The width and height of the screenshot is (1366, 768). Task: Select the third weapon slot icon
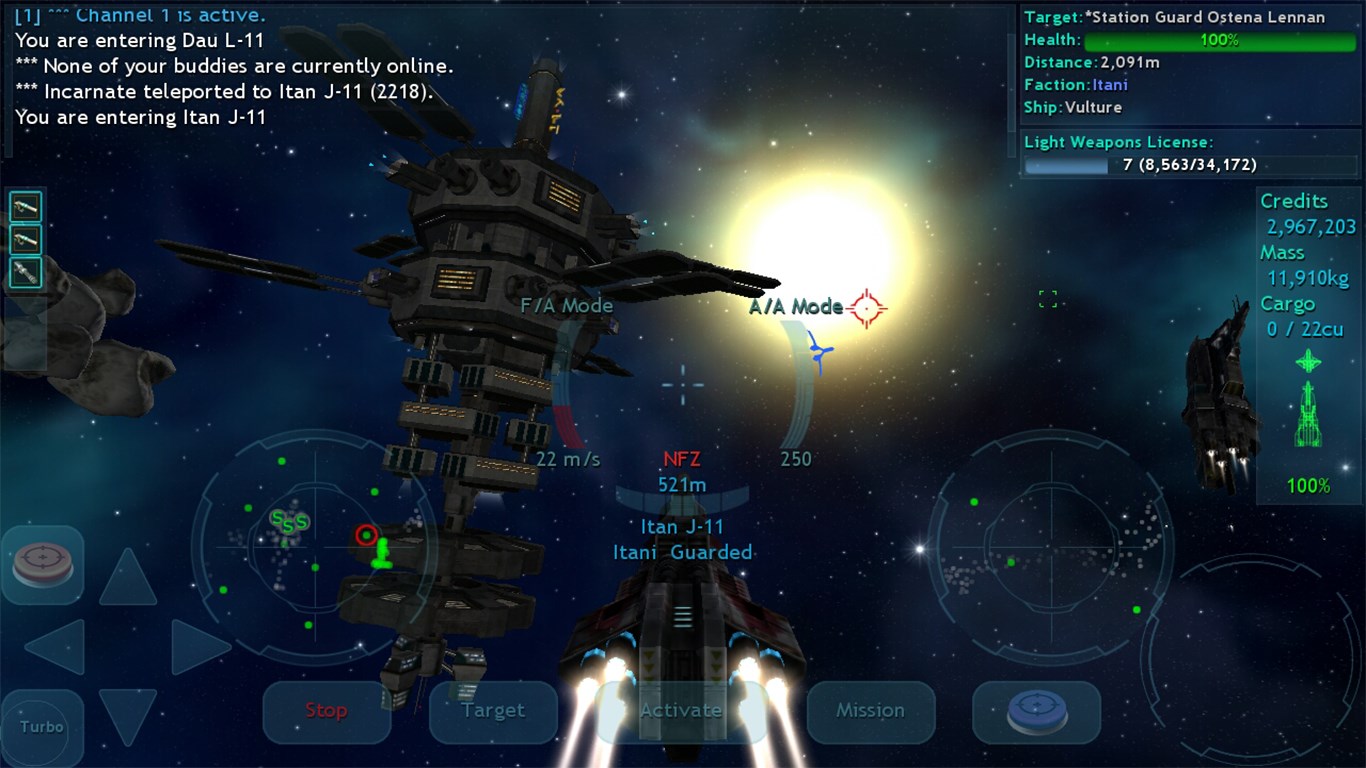pyautogui.click(x=24, y=271)
